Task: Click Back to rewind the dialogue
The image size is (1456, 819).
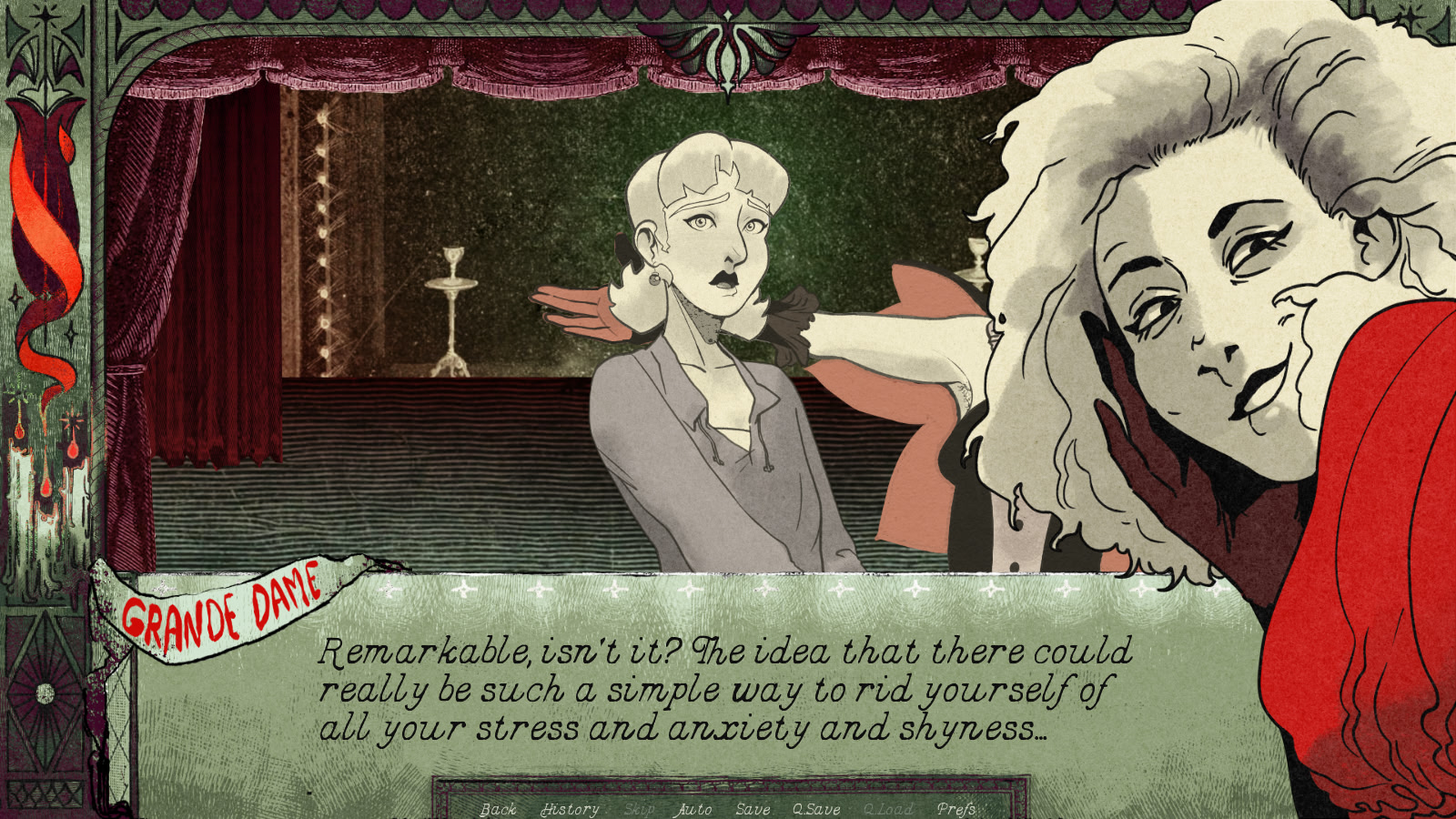Action: (x=498, y=809)
